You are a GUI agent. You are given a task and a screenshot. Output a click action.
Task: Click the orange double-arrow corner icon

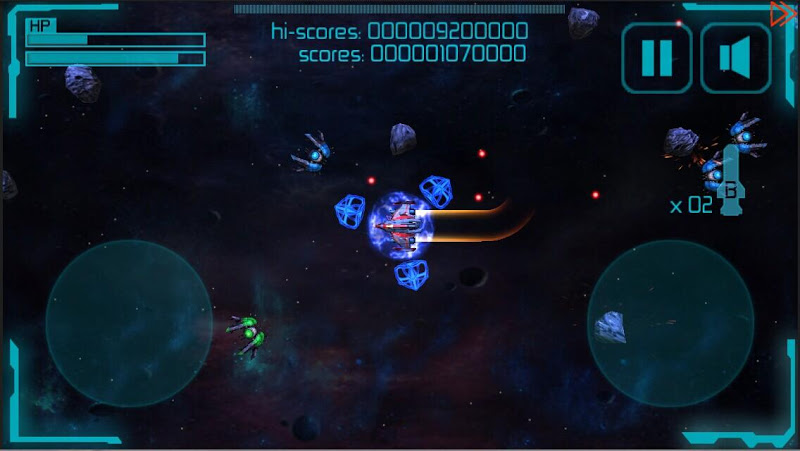783,13
